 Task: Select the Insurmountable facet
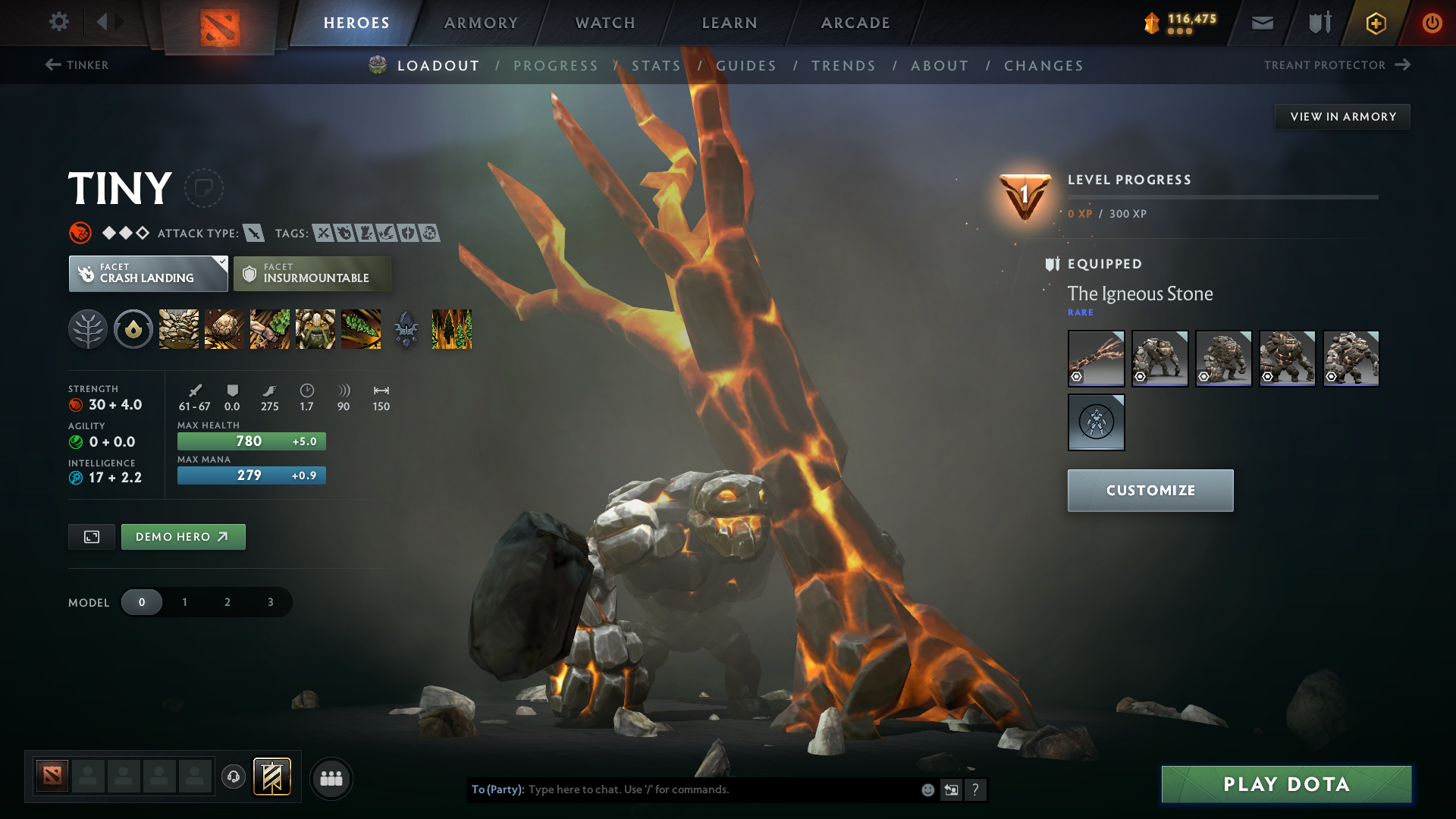coord(312,273)
